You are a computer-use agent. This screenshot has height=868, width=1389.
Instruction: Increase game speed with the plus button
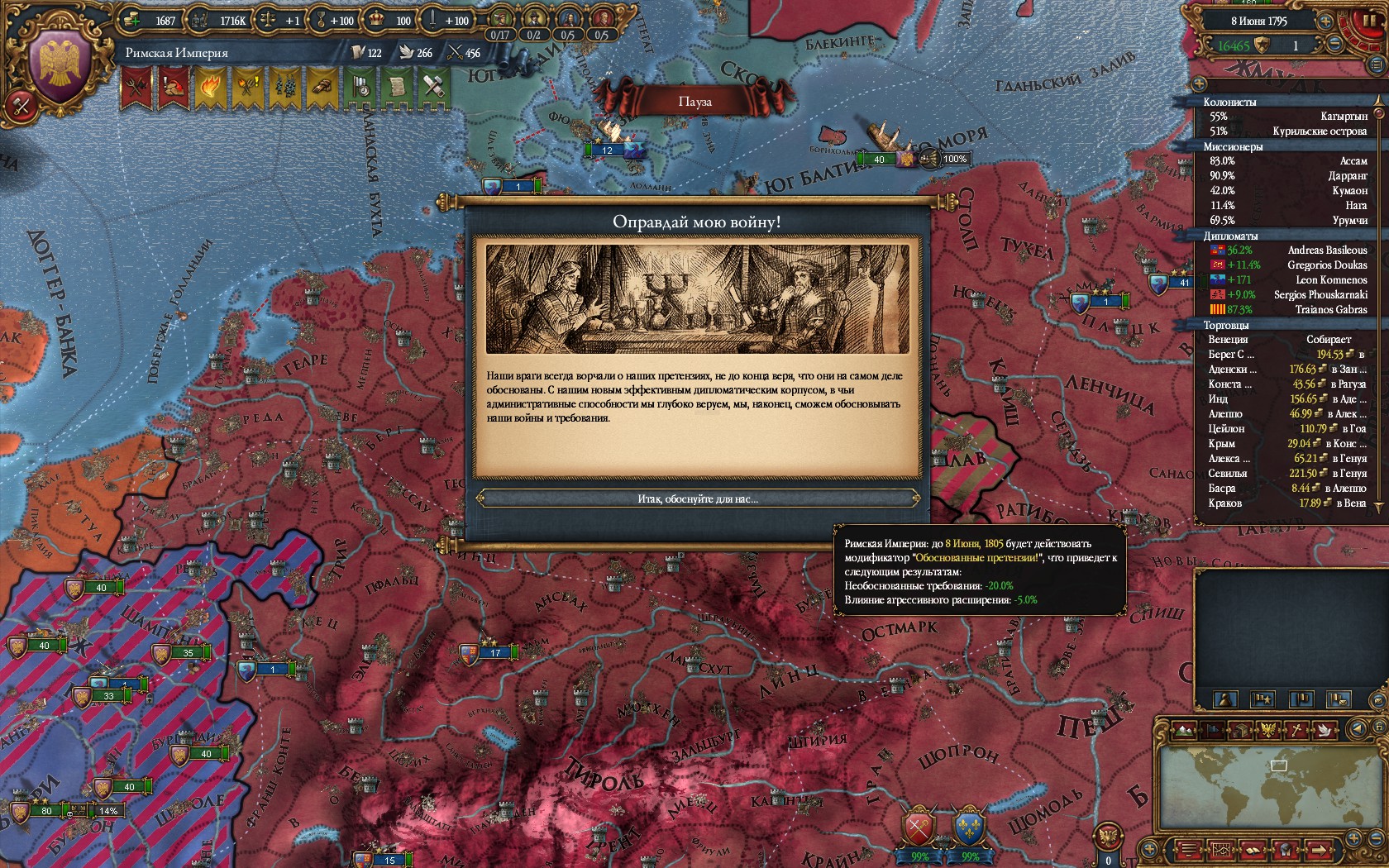[x=1325, y=21]
